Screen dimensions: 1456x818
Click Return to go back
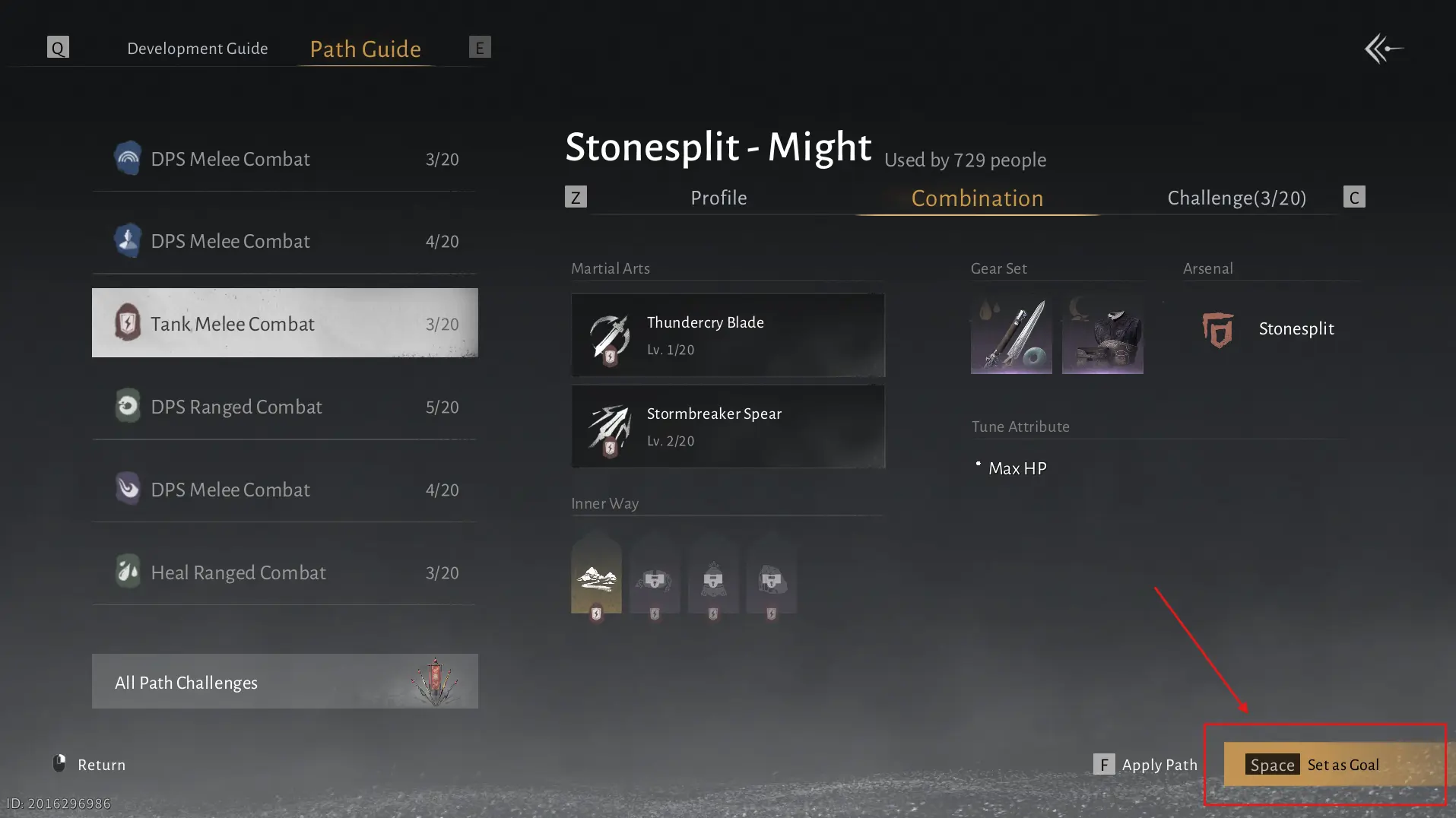pyautogui.click(x=89, y=765)
